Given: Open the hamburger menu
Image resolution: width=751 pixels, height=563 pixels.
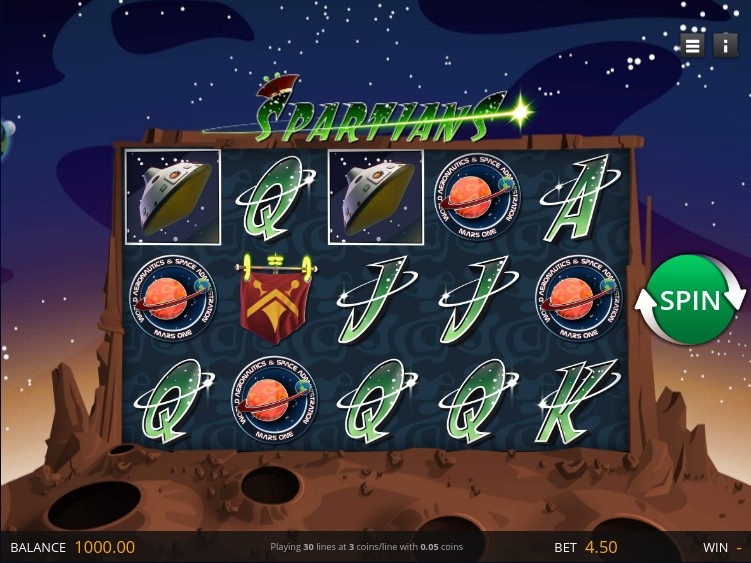Looking at the screenshot, I should [692, 45].
